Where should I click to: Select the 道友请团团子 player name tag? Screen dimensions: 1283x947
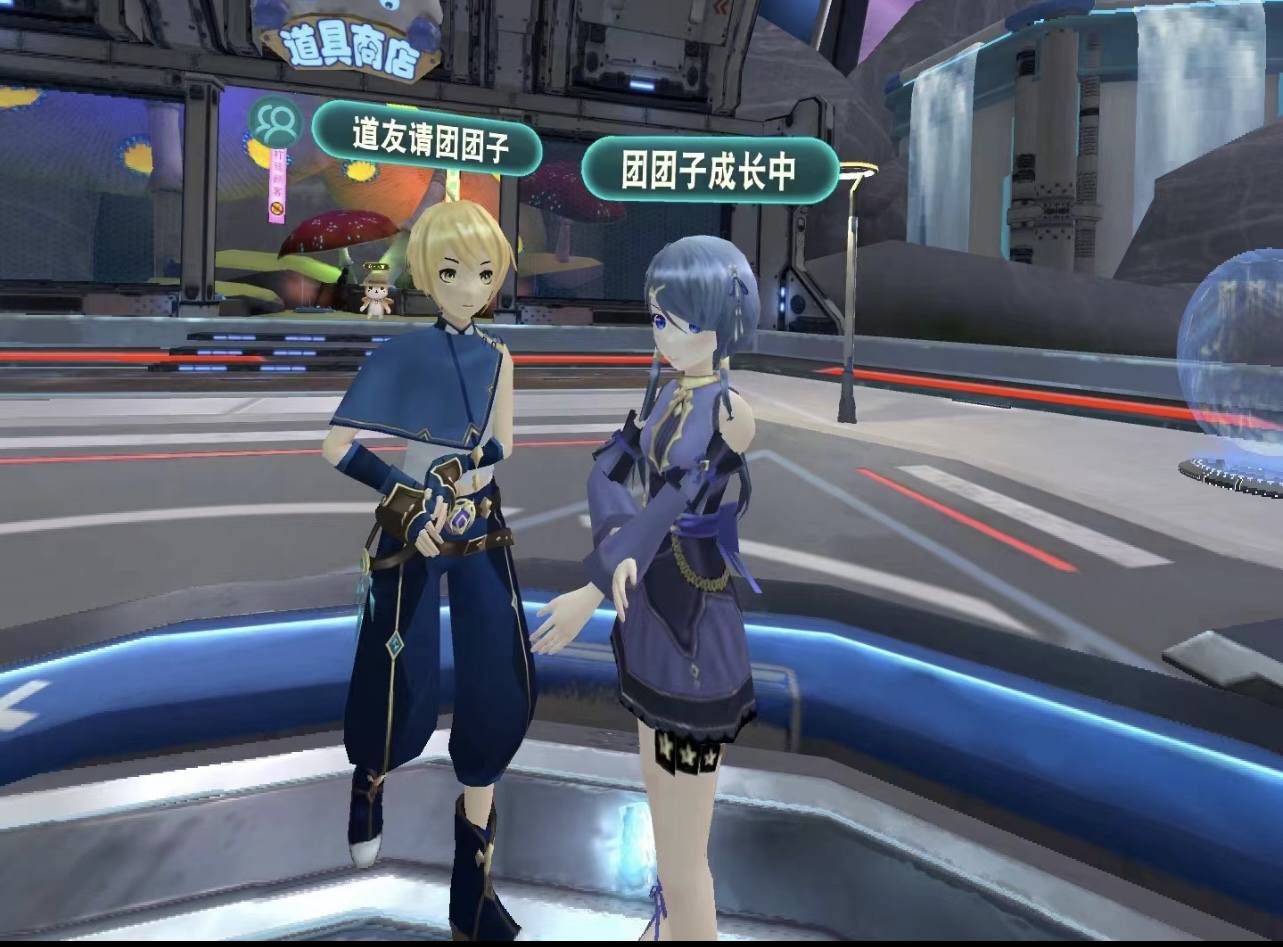(428, 139)
